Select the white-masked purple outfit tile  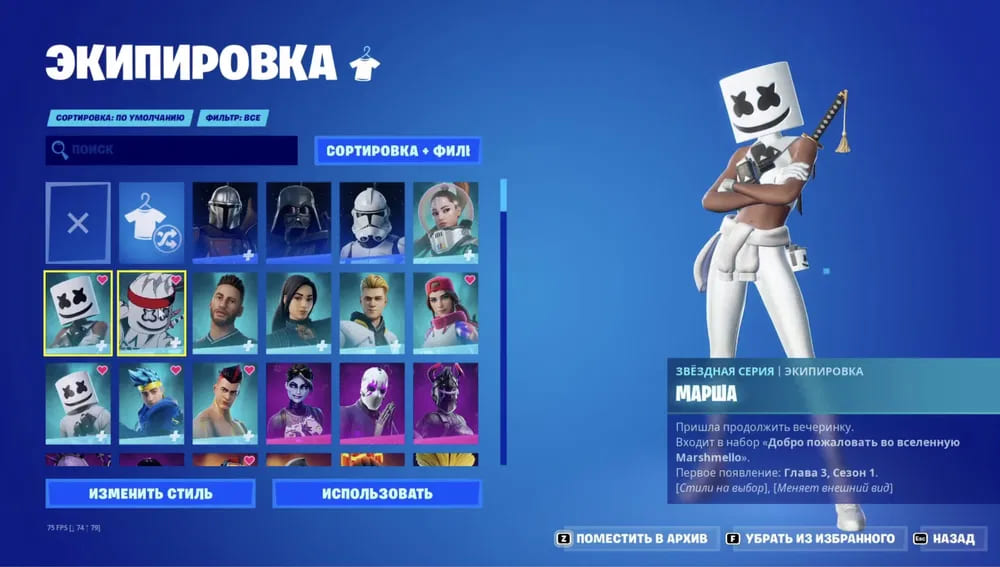pos(372,403)
